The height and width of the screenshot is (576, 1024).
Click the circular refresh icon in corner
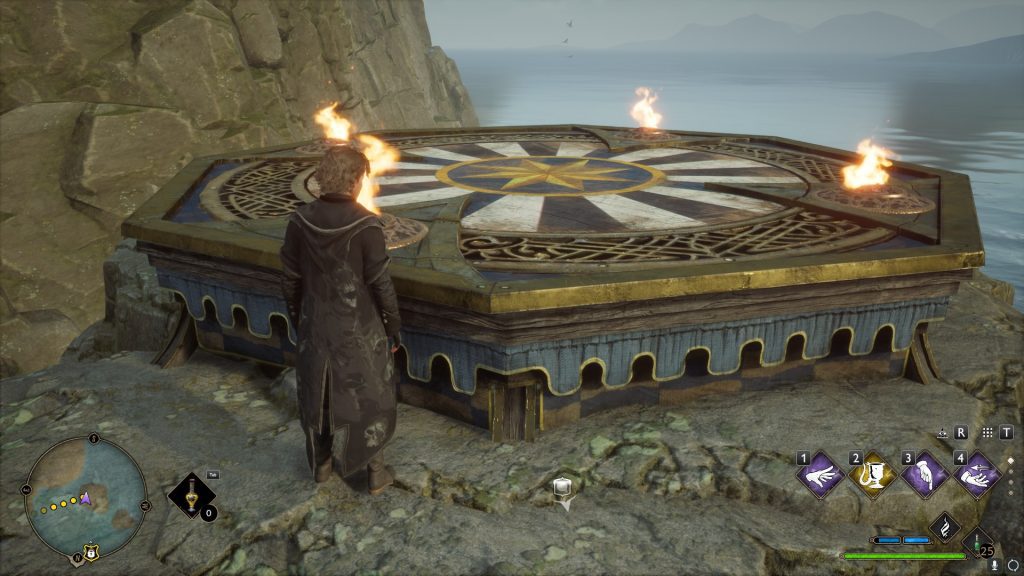pos(1012,565)
